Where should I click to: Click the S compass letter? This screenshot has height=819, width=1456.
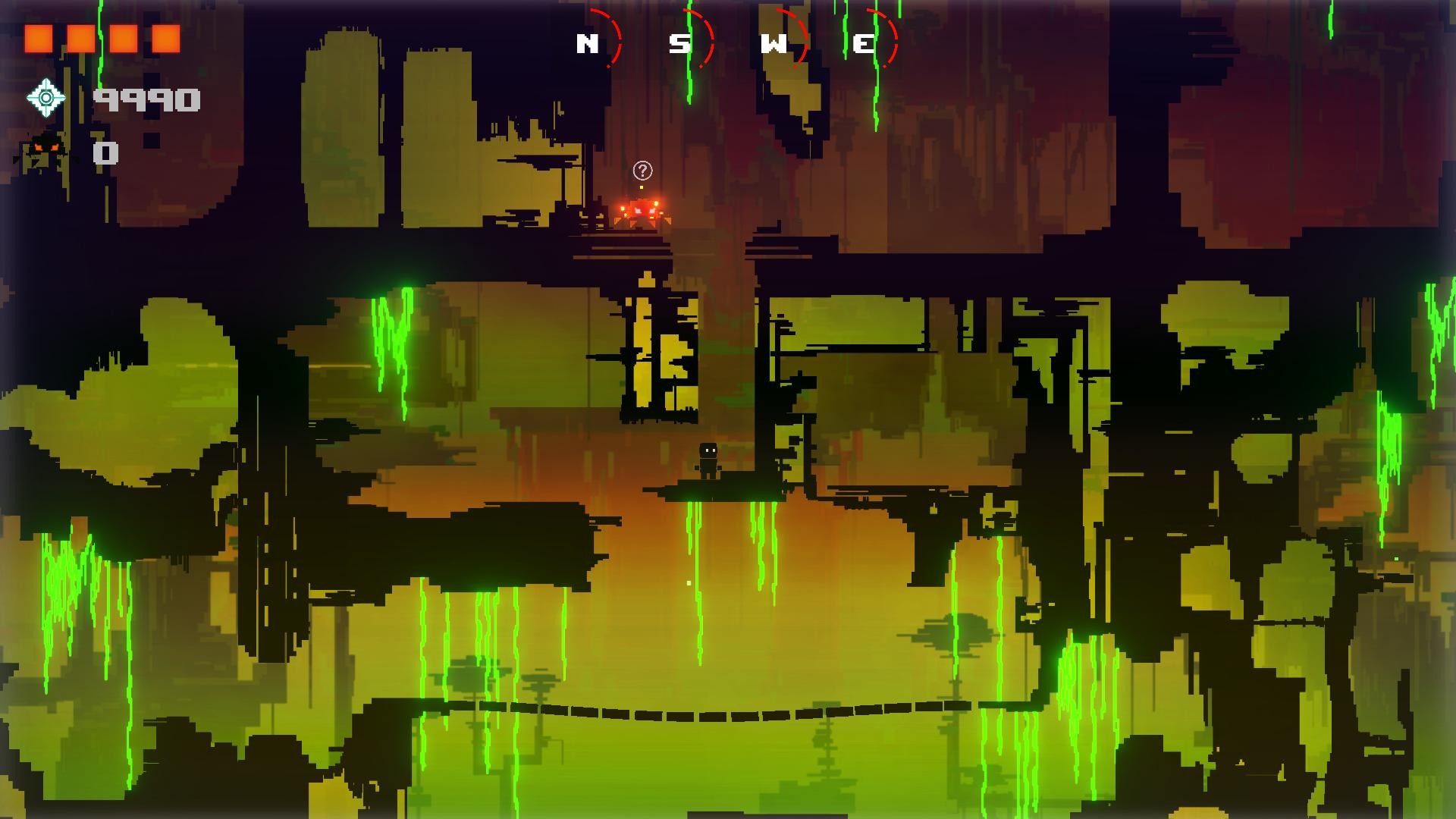[x=680, y=44]
